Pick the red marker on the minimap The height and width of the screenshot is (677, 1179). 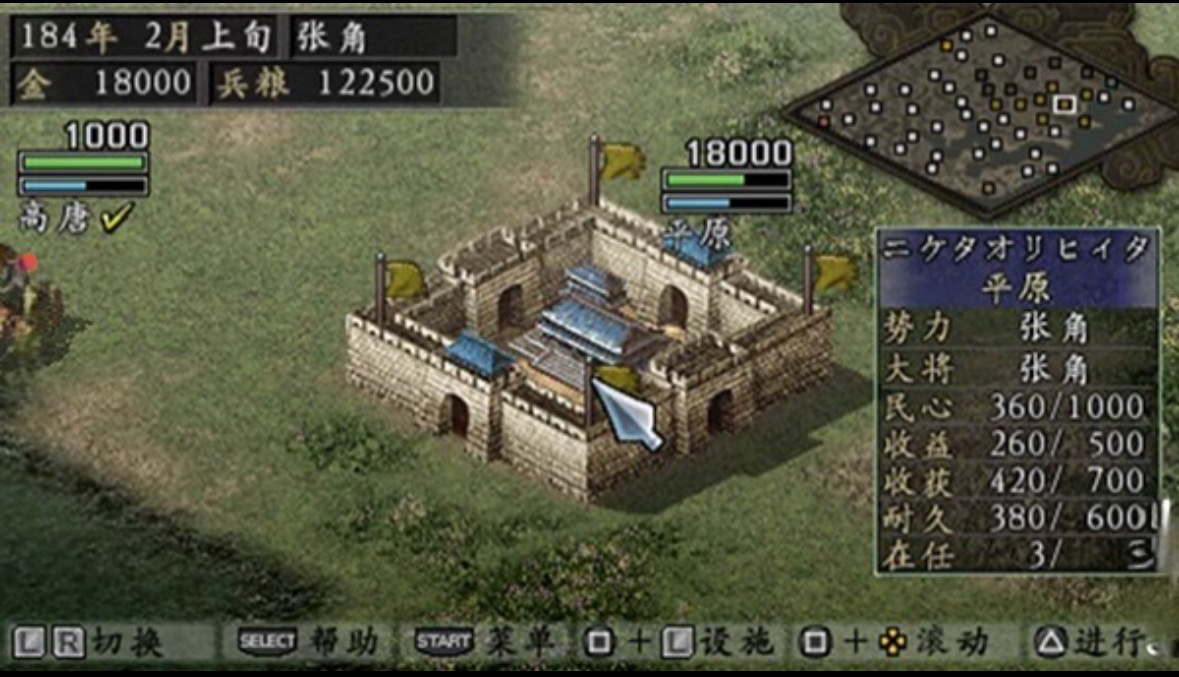click(824, 122)
